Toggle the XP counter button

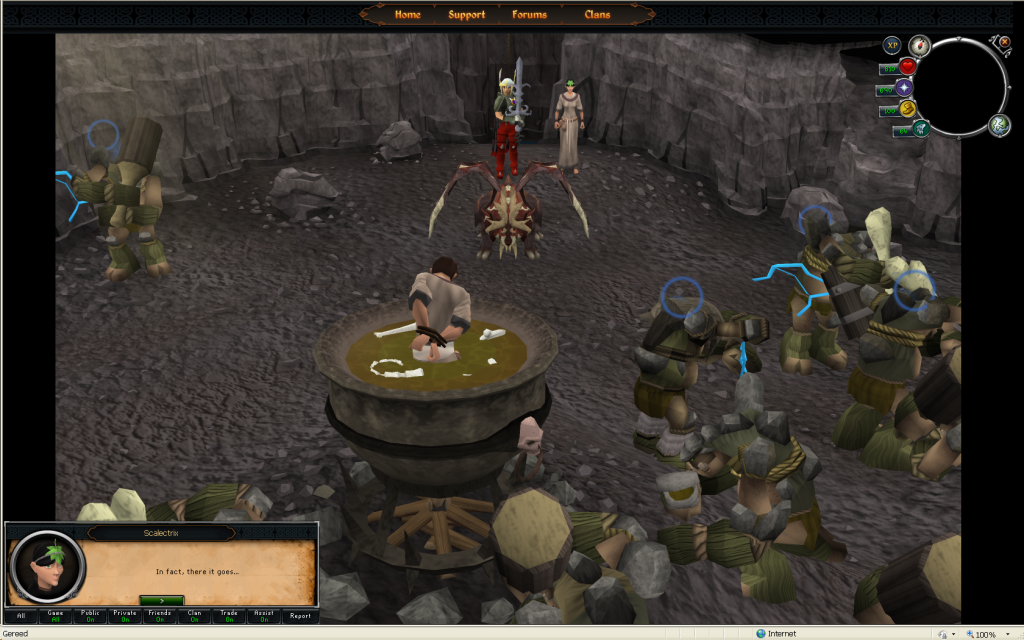pyautogui.click(x=892, y=45)
